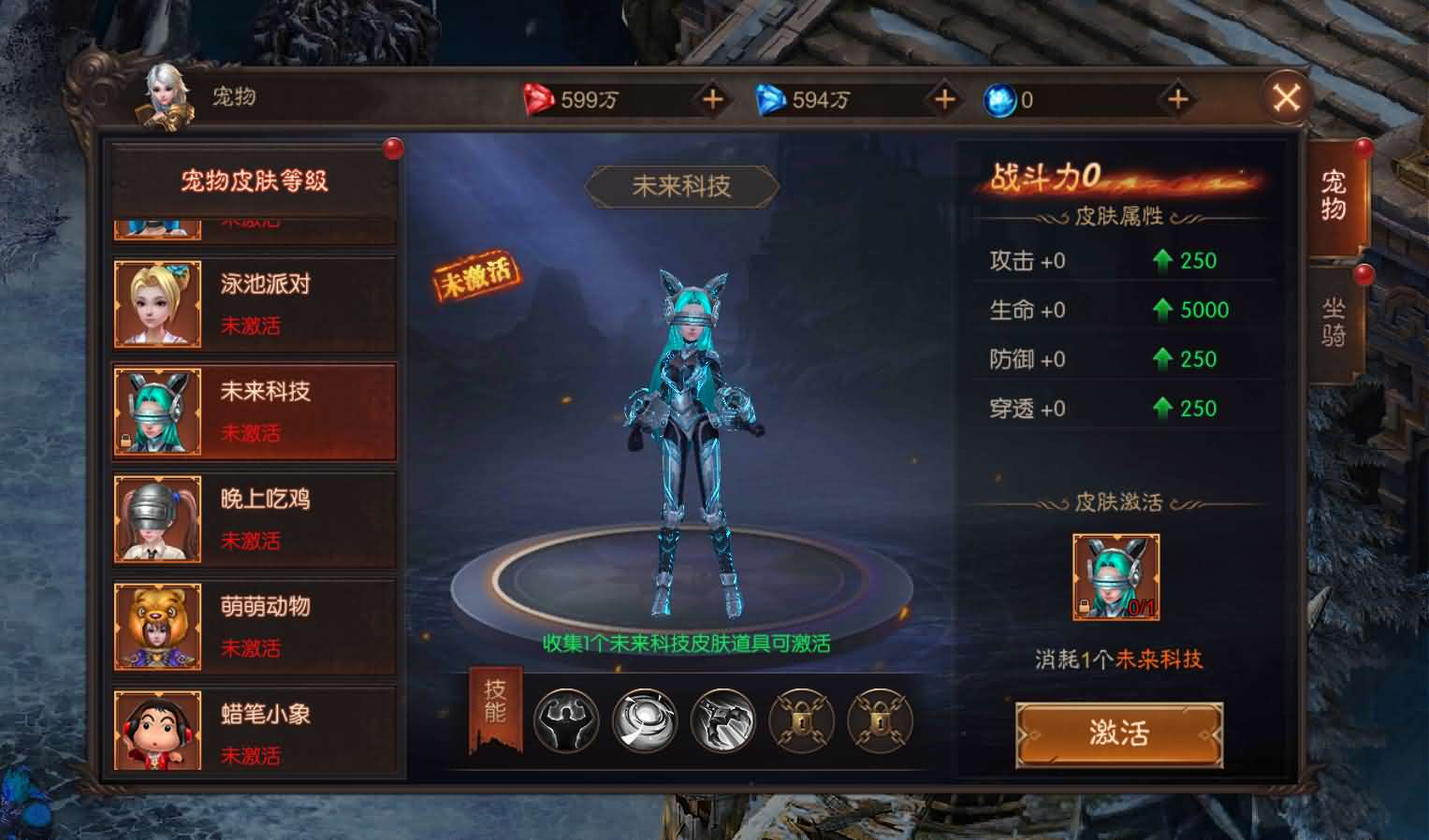1429x840 pixels.
Task: Add red gems via plus button
Action: click(x=713, y=98)
